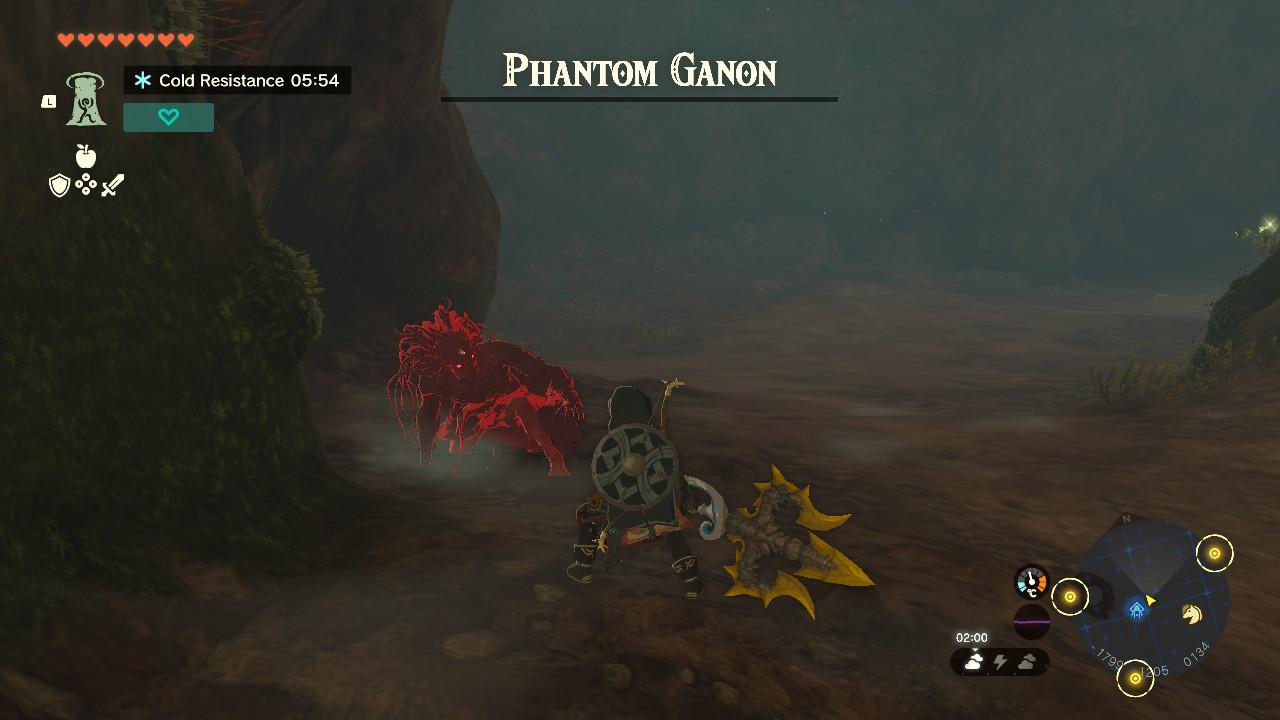Toggle the purple noise level meter

tap(1030, 622)
